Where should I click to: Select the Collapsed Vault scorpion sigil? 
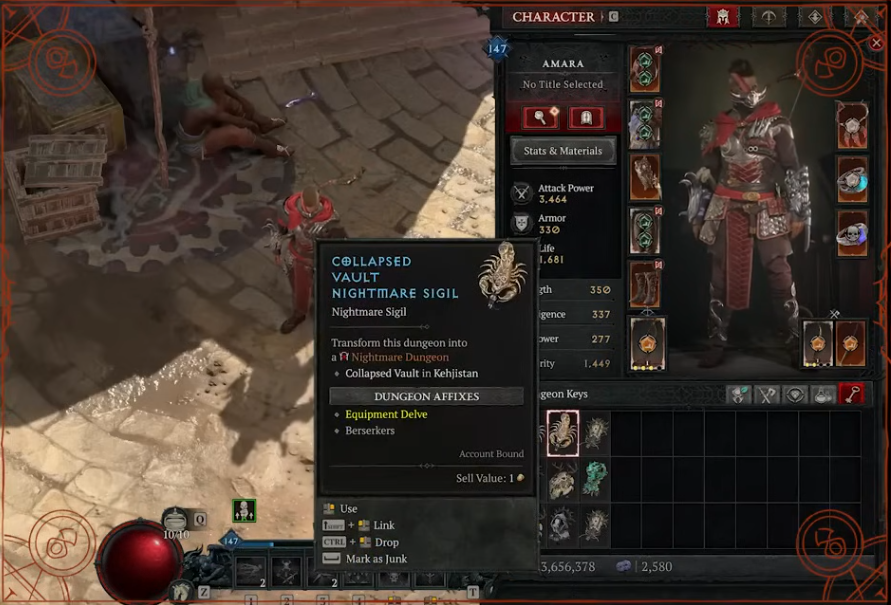click(563, 433)
